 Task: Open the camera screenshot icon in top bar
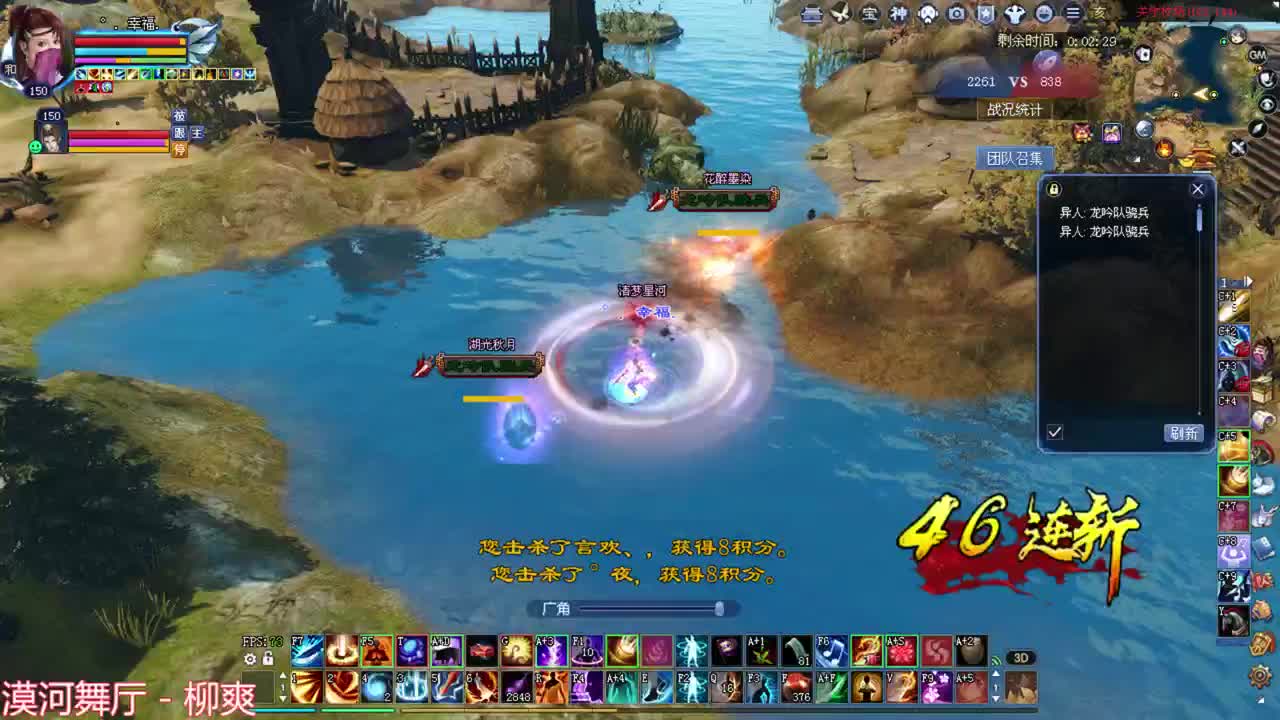click(956, 13)
